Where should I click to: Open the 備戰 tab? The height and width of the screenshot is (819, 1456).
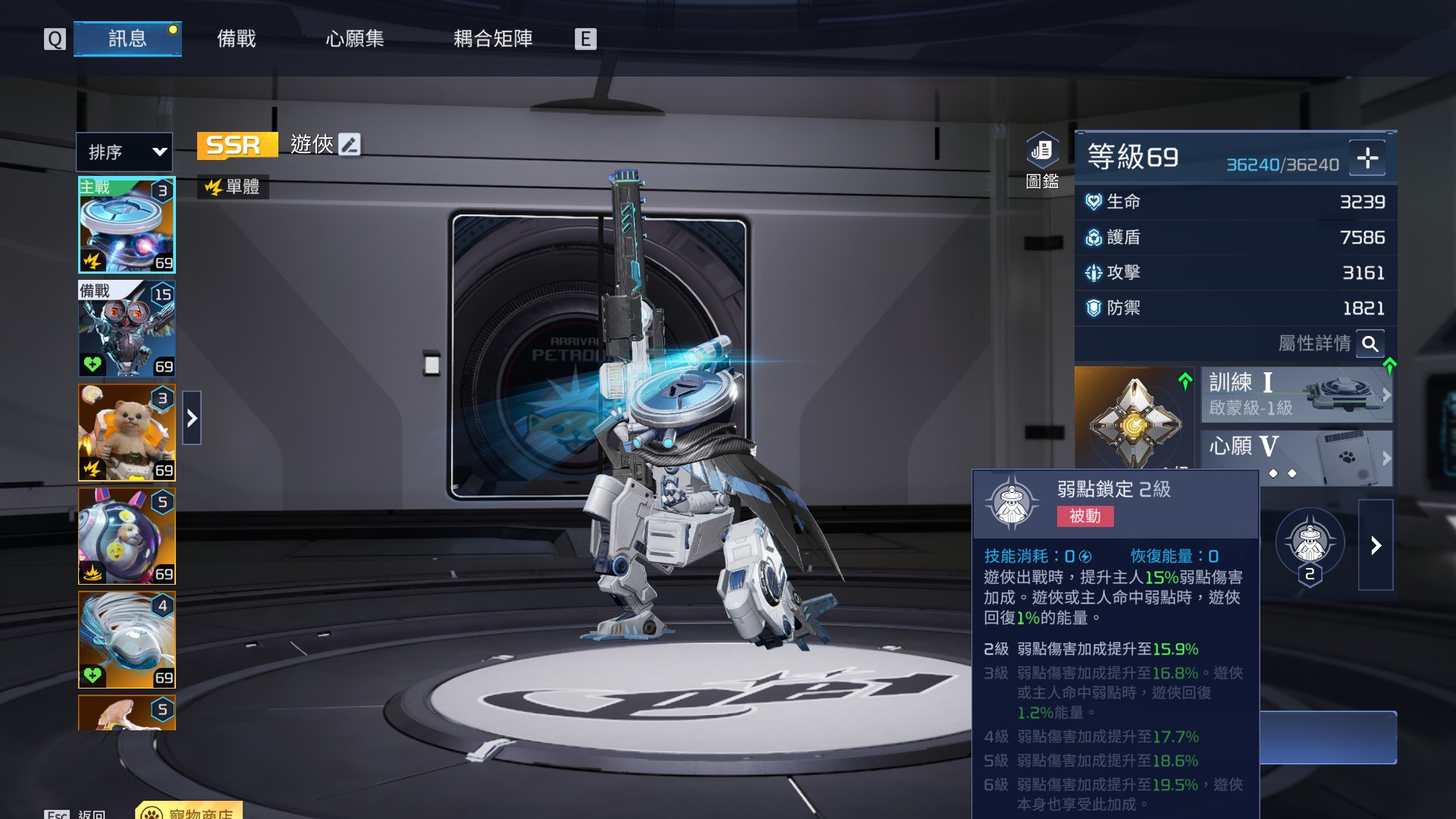click(237, 39)
